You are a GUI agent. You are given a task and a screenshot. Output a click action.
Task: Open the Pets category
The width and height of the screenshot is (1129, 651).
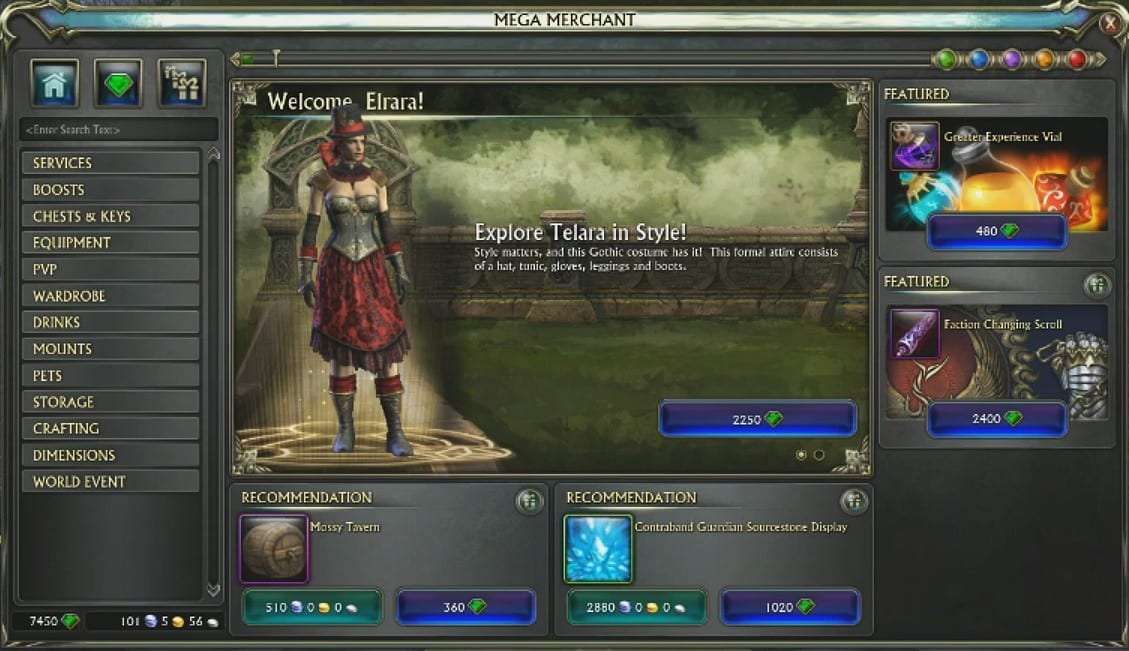[110, 376]
